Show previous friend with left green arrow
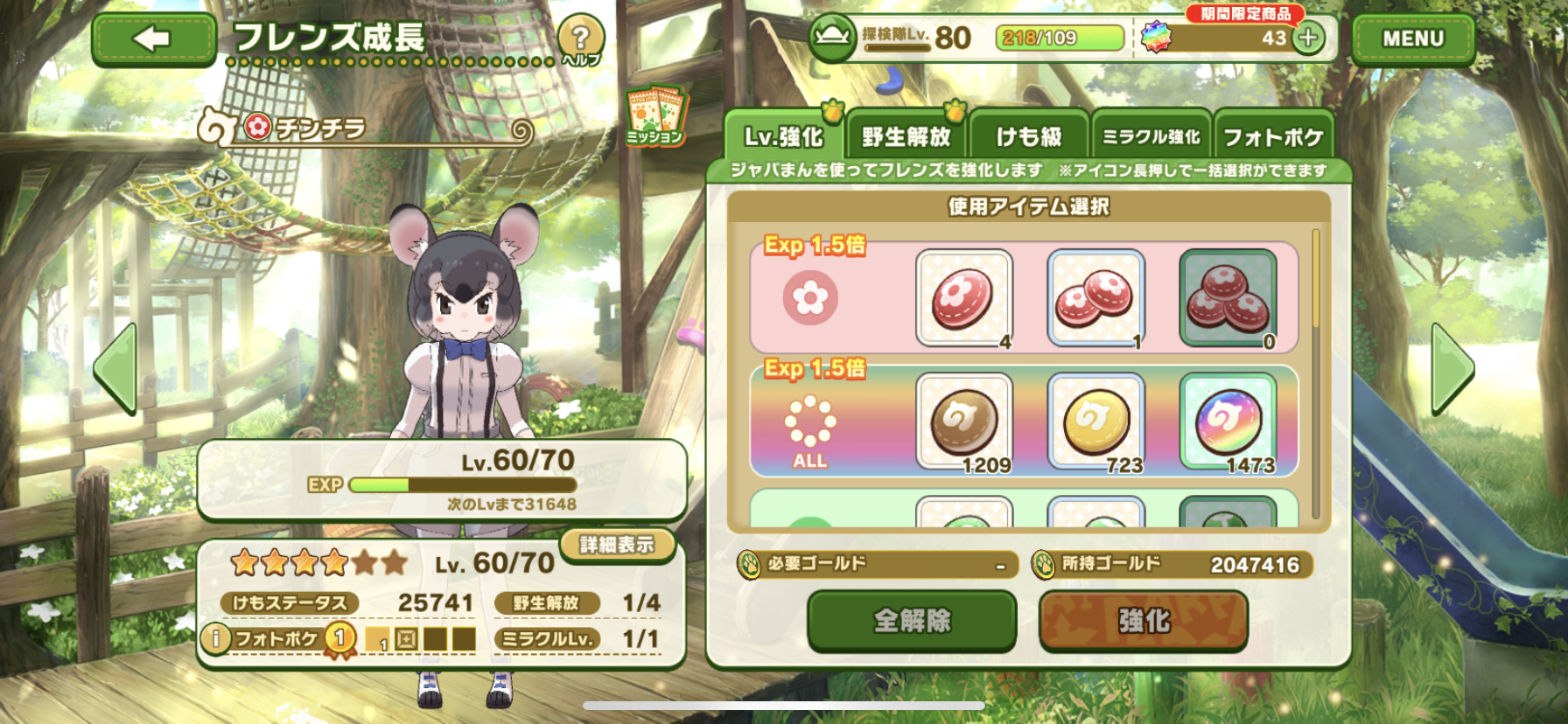Viewport: 1568px width, 724px height. click(116, 368)
